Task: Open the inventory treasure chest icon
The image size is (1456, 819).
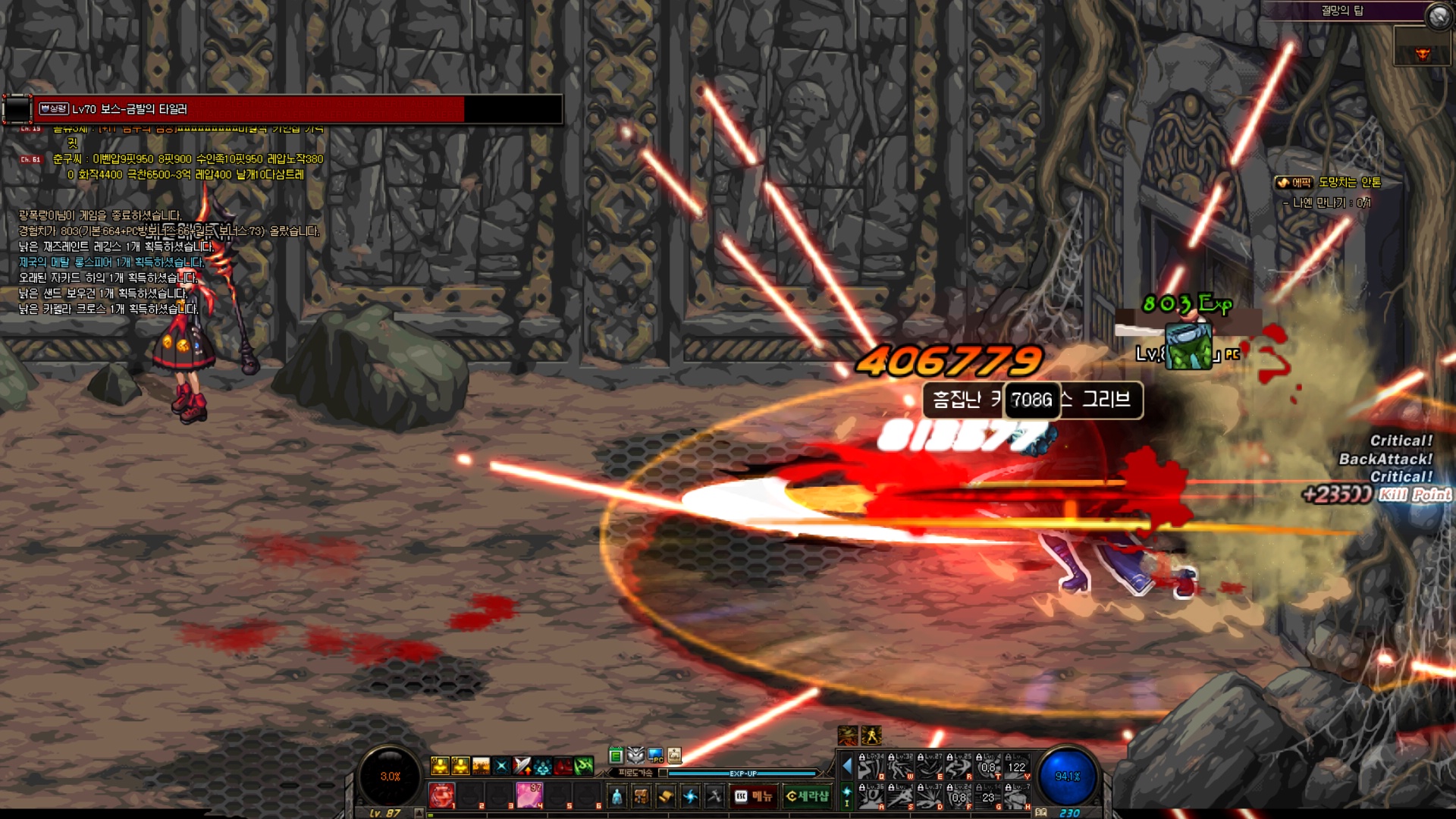Action: click(x=642, y=796)
